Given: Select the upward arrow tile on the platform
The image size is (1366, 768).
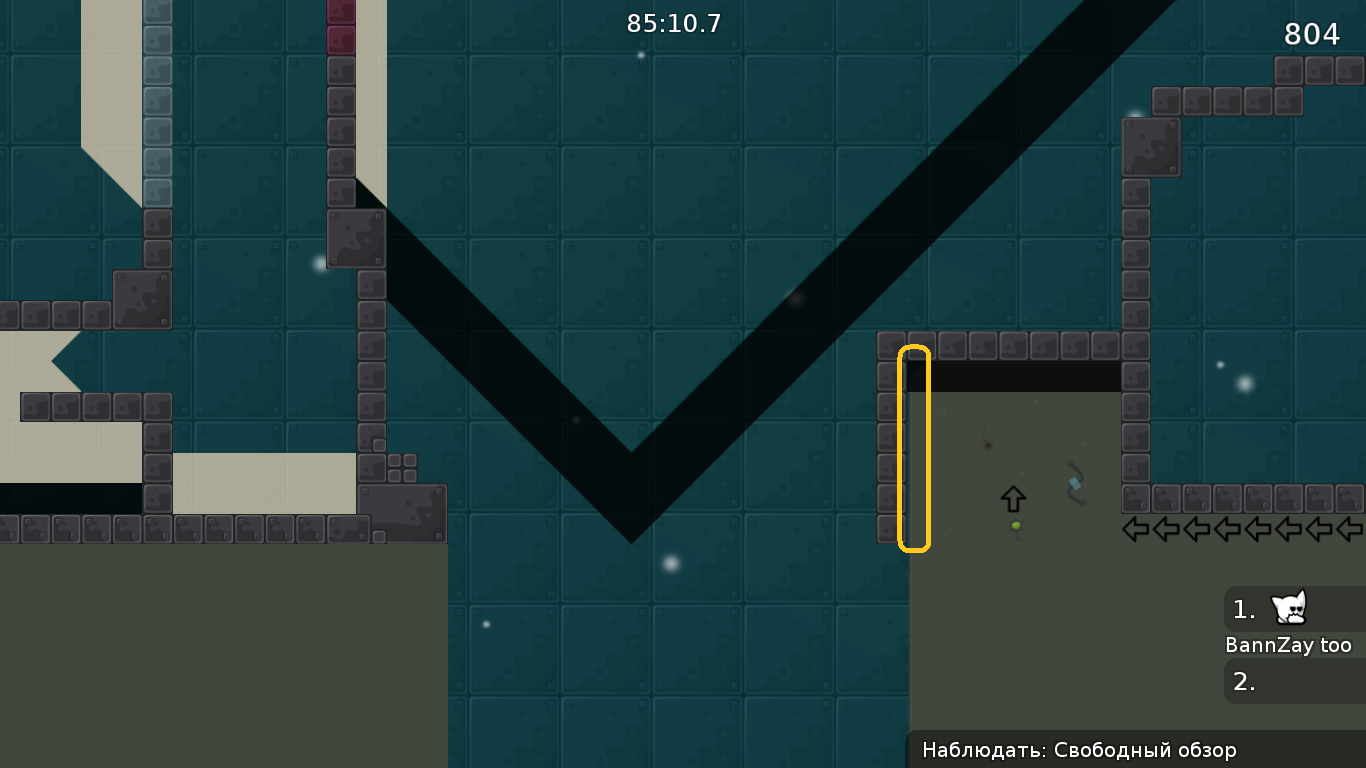Looking at the screenshot, I should 1012,497.
